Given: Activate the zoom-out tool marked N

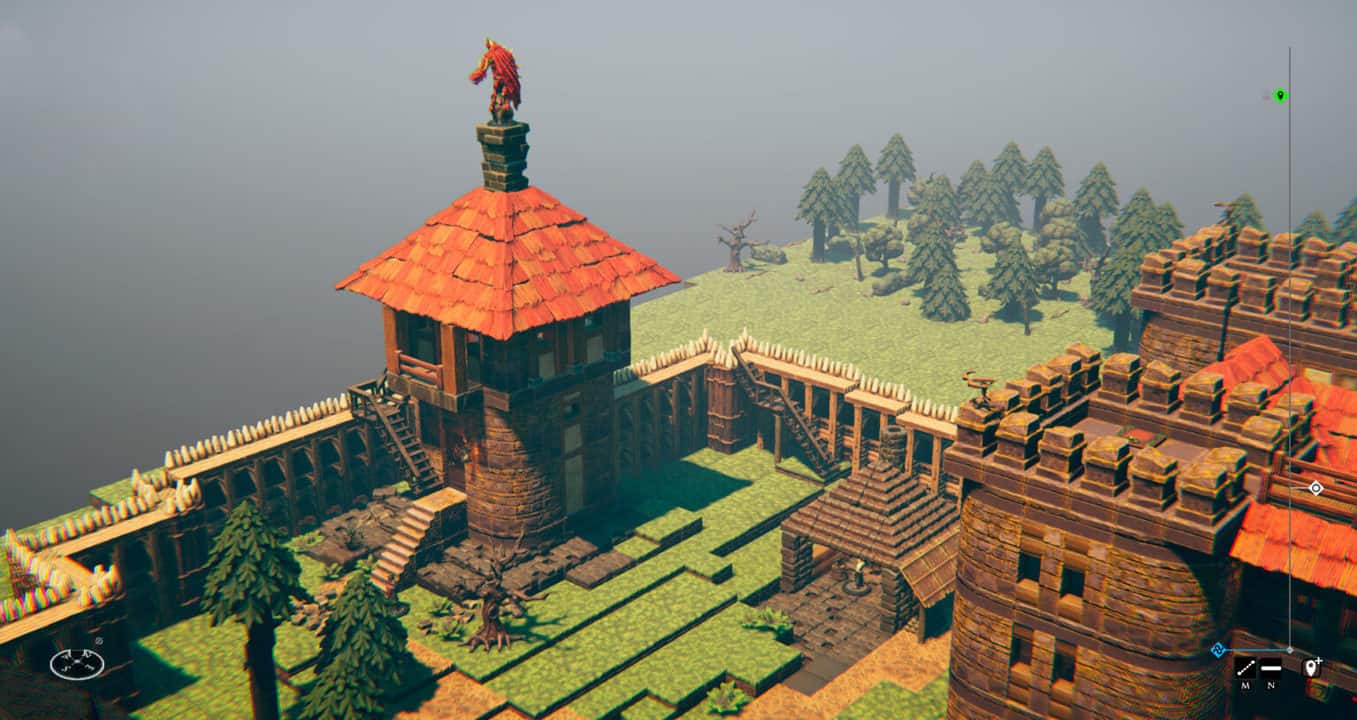Looking at the screenshot, I should coord(1270,667).
